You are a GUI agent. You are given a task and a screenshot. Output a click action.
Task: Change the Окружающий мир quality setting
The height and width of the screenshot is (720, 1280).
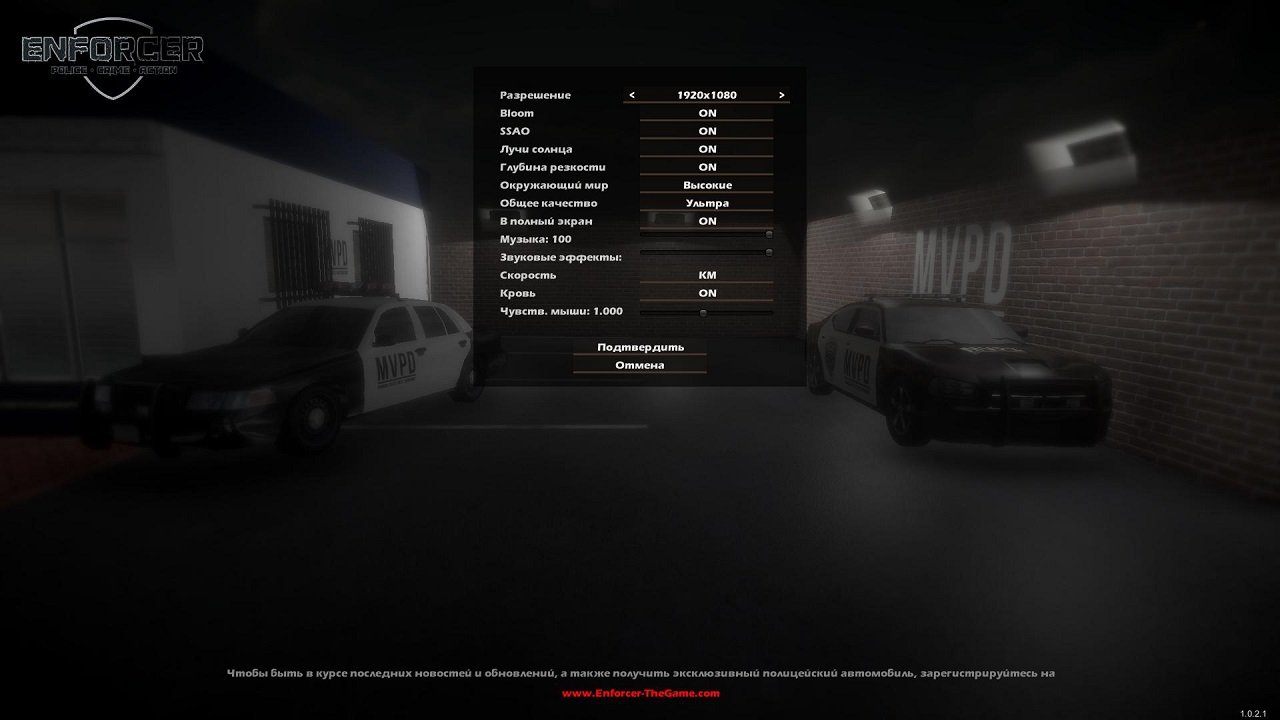(706, 184)
